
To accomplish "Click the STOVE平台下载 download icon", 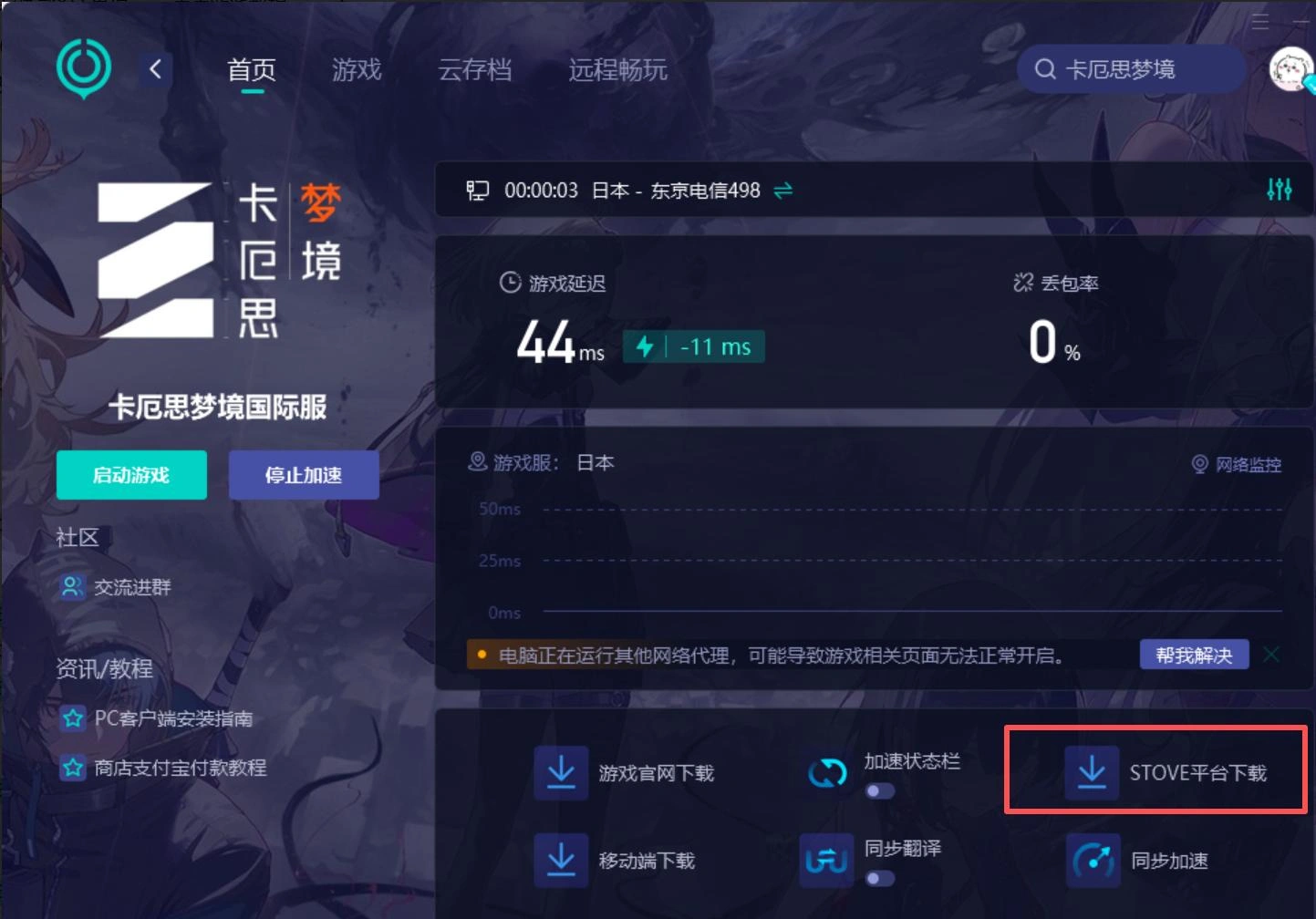I will pyautogui.click(x=1092, y=770).
